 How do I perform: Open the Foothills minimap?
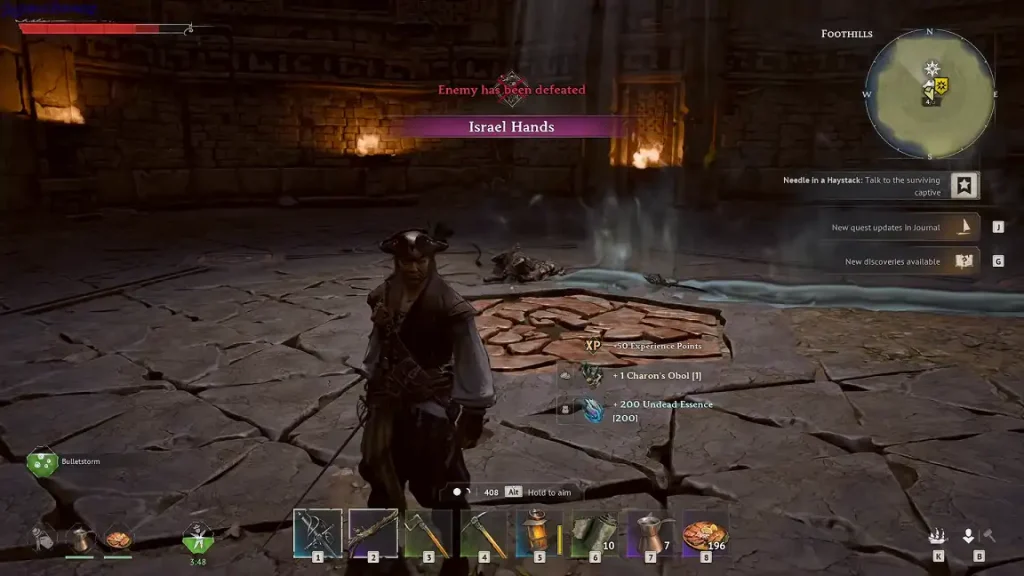pyautogui.click(x=929, y=94)
